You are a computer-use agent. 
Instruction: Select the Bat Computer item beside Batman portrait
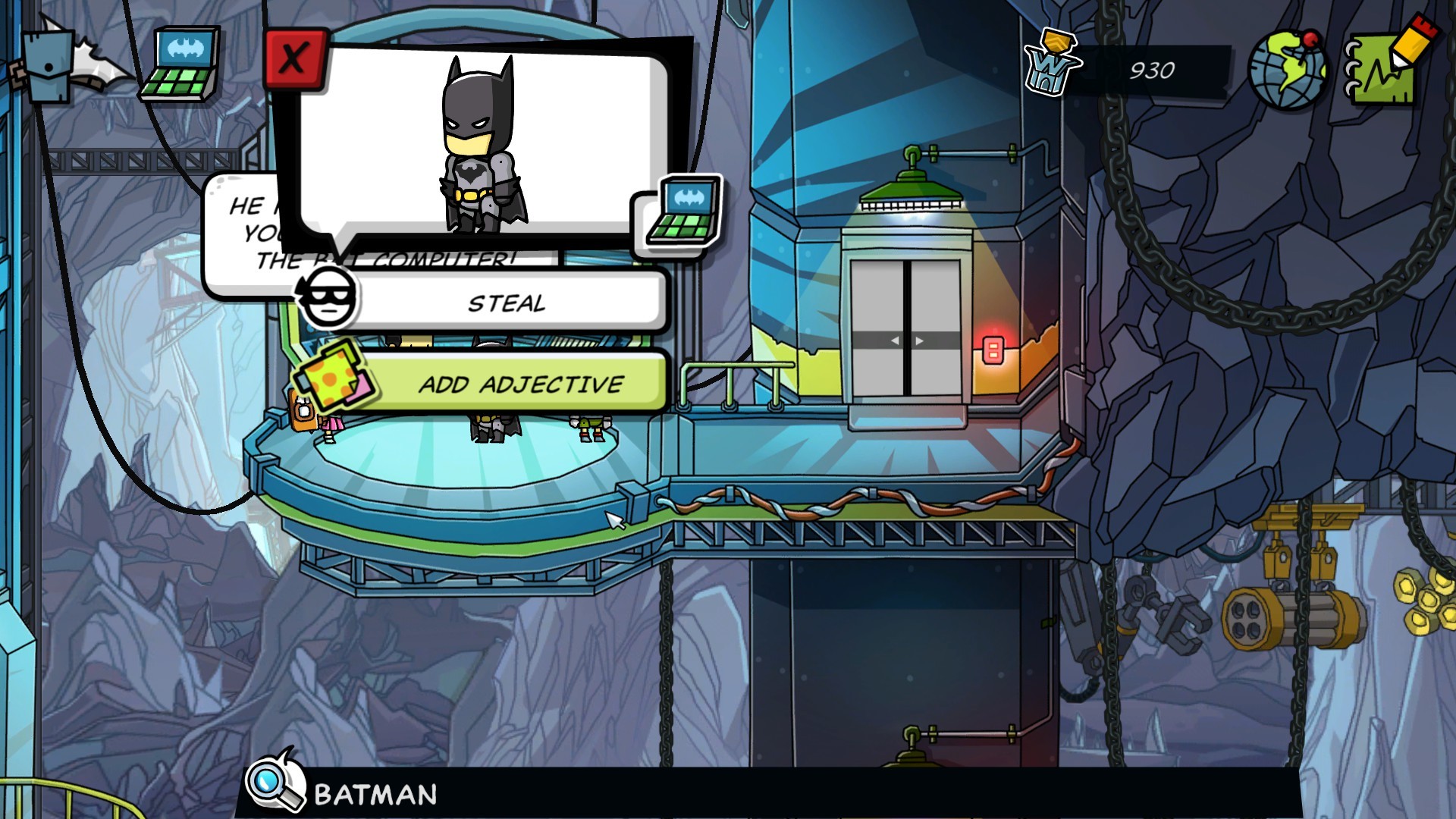coord(683,212)
